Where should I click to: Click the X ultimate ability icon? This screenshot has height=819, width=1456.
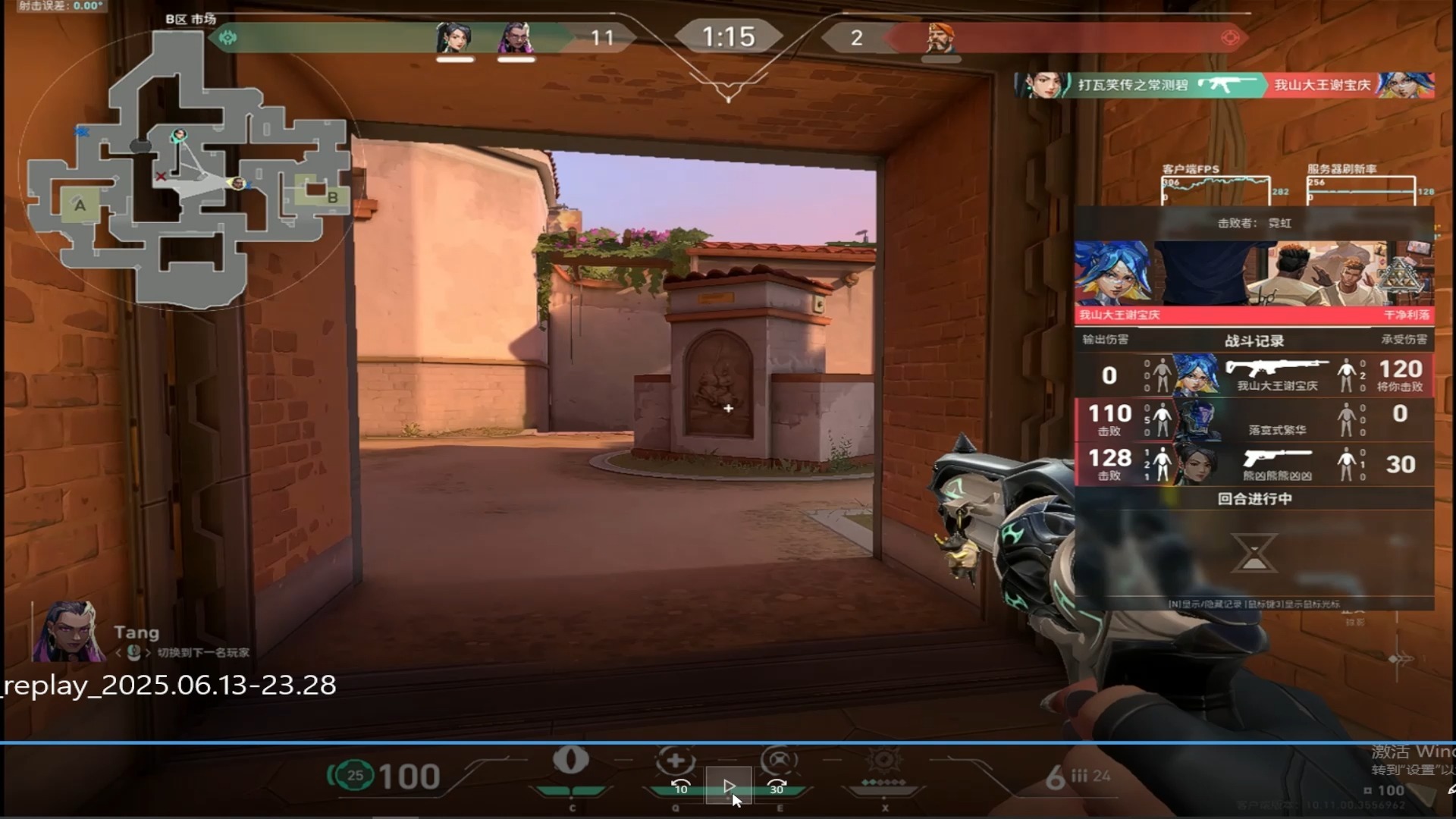(x=884, y=761)
